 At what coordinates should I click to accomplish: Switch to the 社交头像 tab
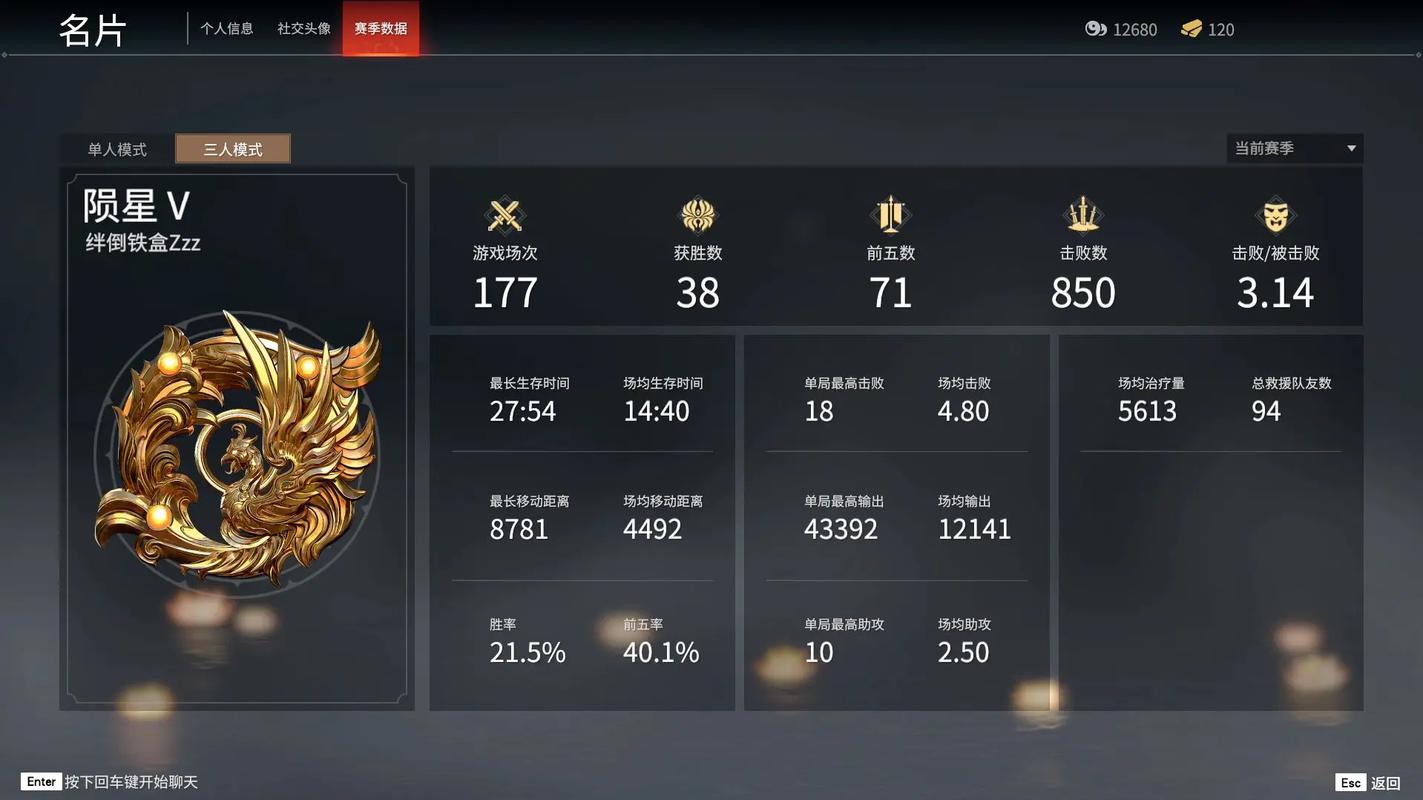click(x=304, y=29)
